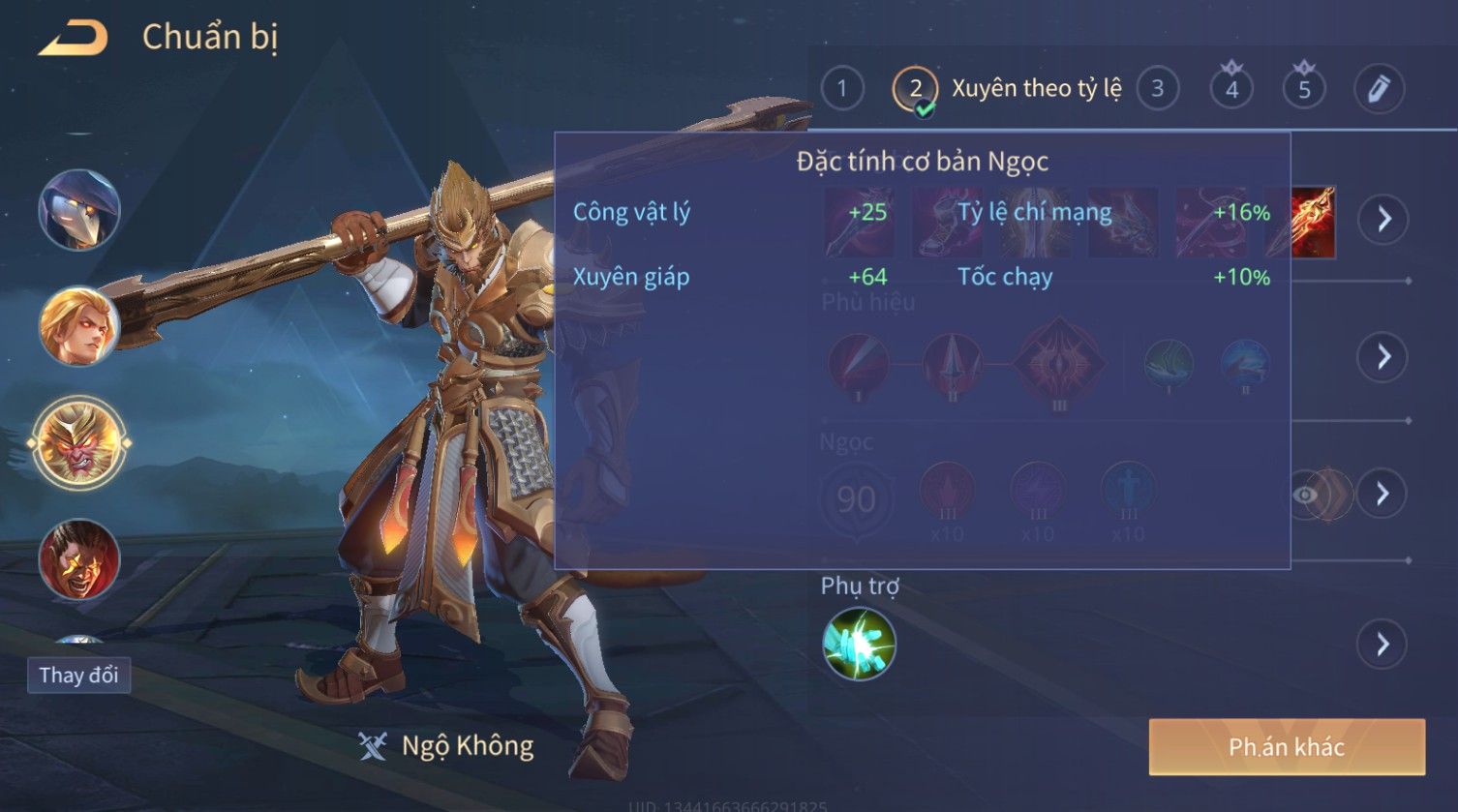Screen dimensions: 1458x812
Task: Click the Ph.án khác button
Action: click(1287, 746)
